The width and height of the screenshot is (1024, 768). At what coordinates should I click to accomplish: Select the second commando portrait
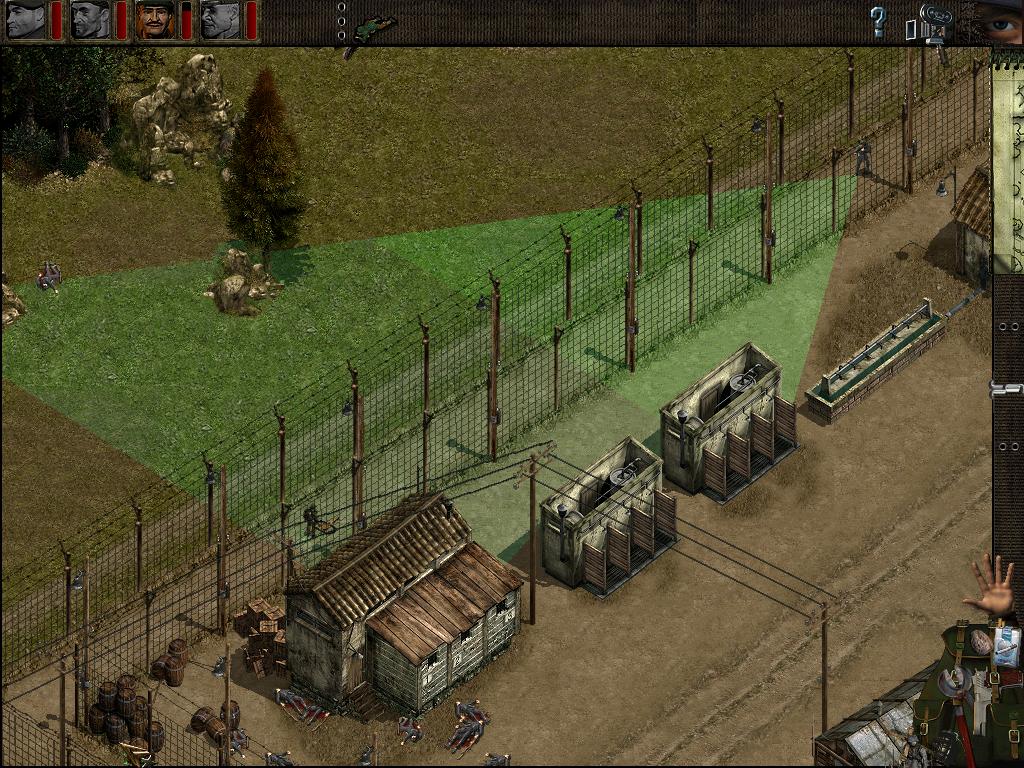coord(90,20)
